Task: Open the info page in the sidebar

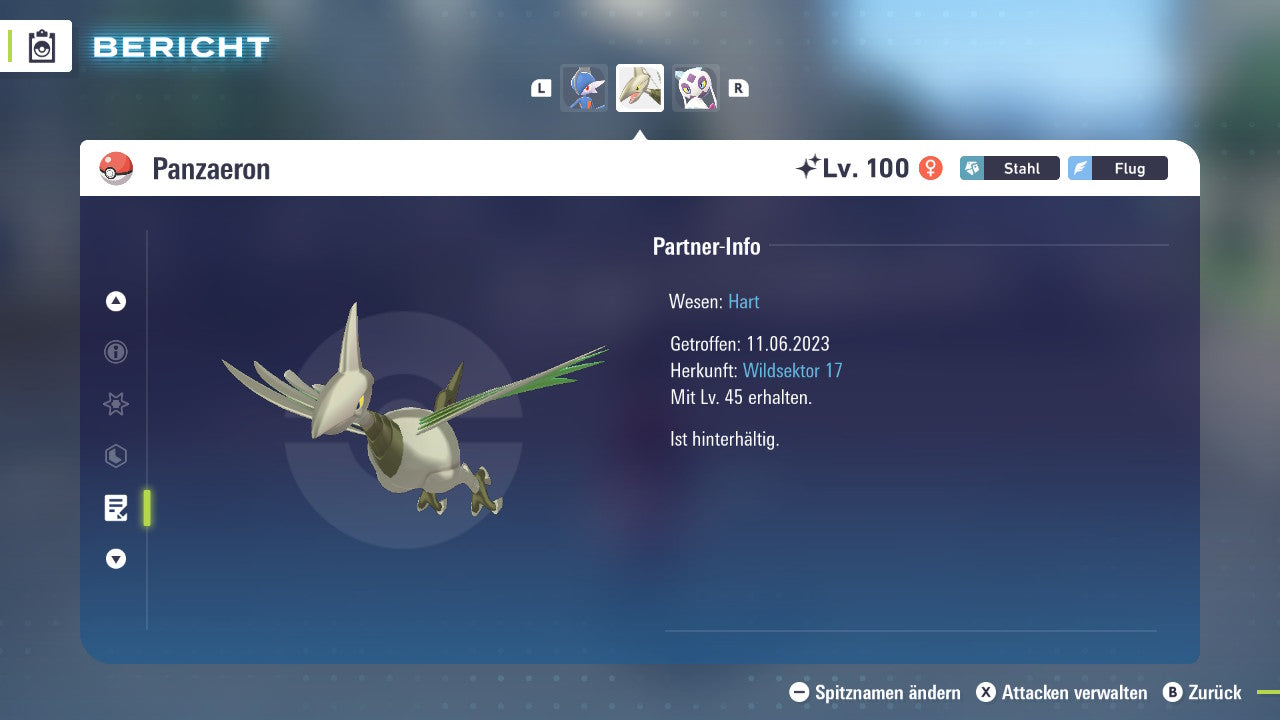Action: pos(115,352)
